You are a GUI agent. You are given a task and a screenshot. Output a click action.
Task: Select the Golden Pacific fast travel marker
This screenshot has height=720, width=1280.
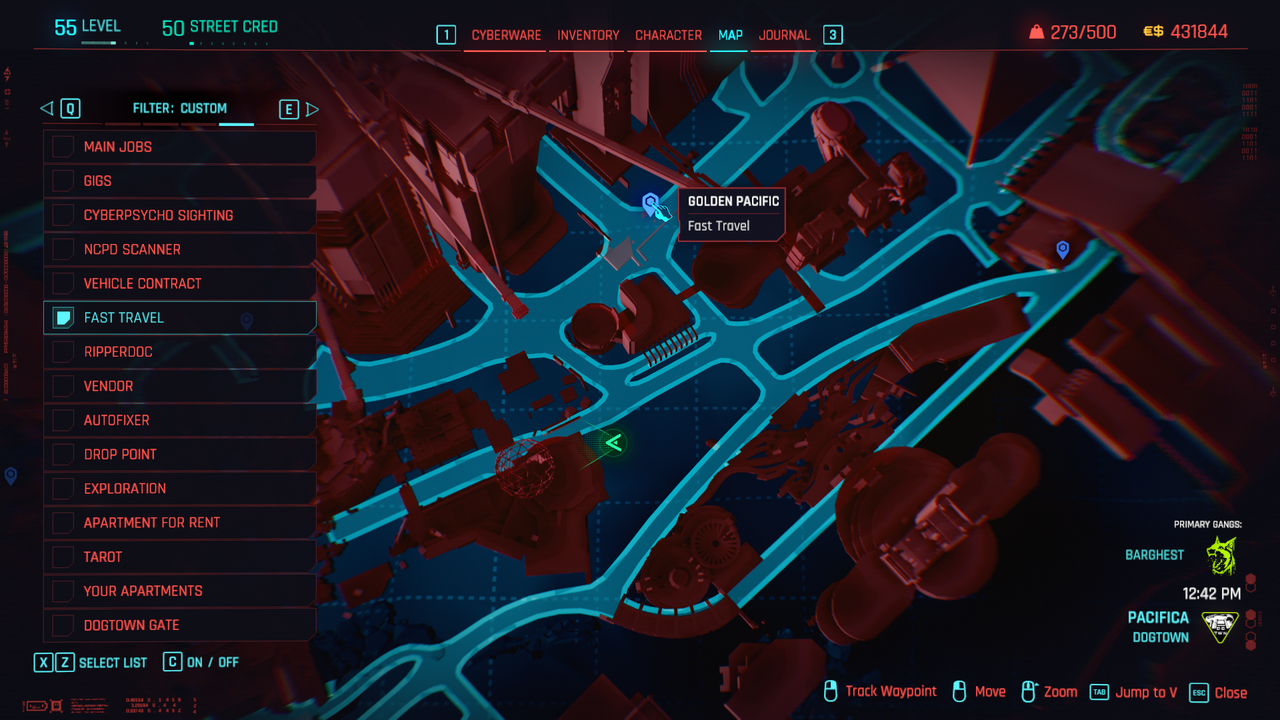pos(651,204)
